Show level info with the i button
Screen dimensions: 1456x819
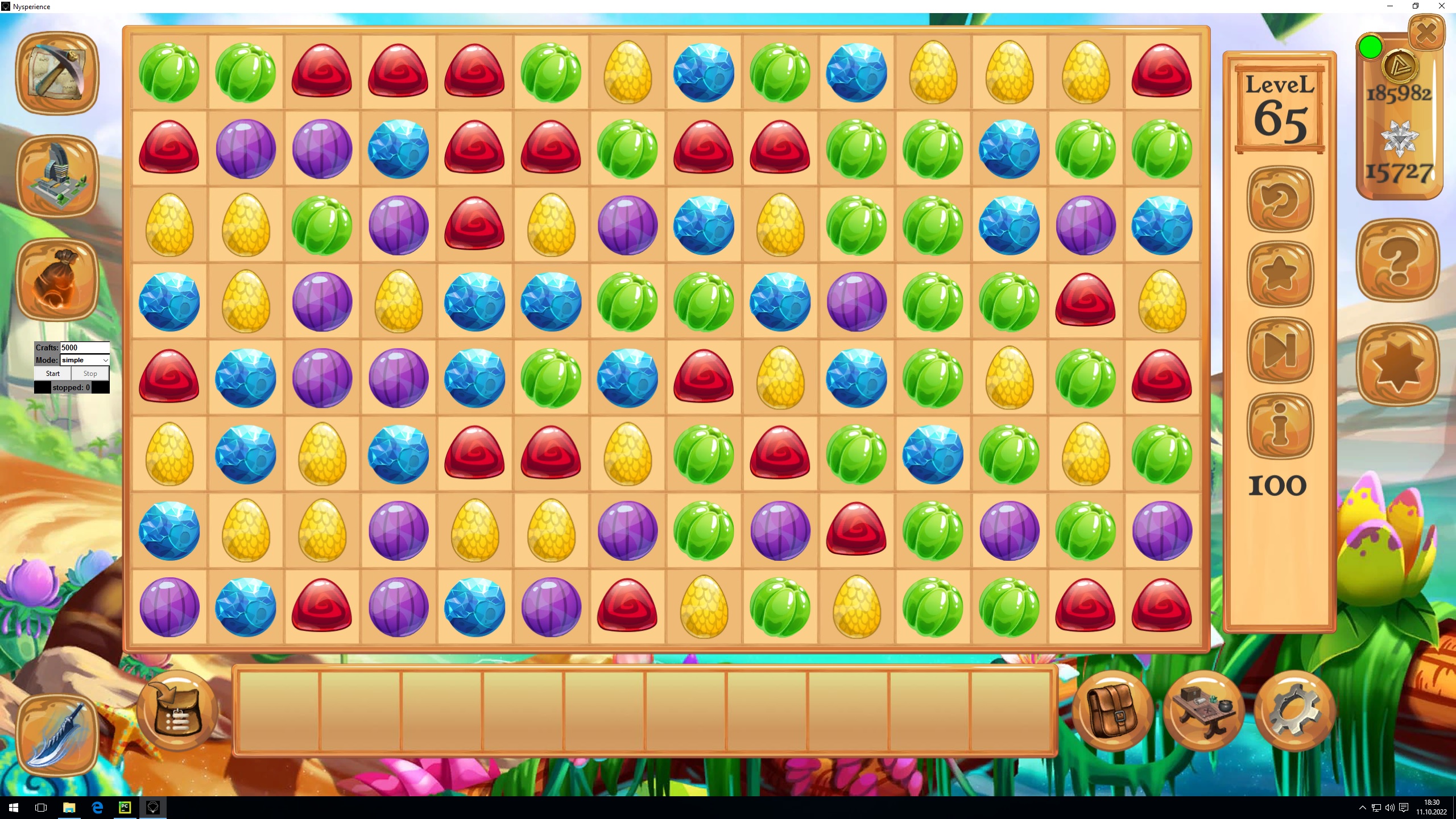point(1280,425)
